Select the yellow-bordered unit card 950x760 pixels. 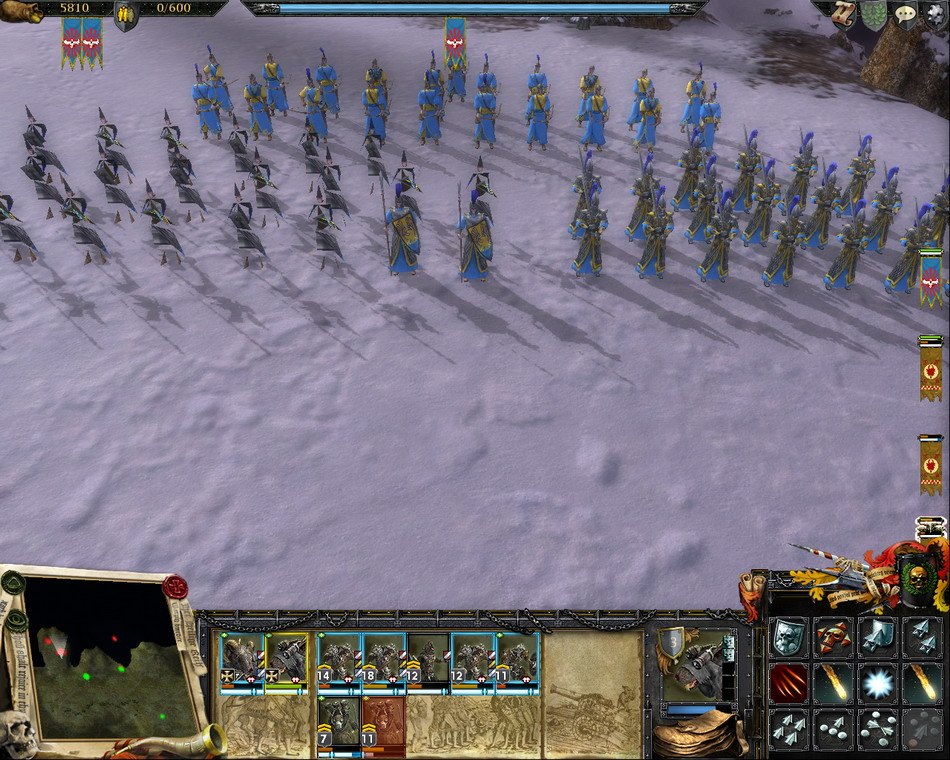(x=286, y=661)
